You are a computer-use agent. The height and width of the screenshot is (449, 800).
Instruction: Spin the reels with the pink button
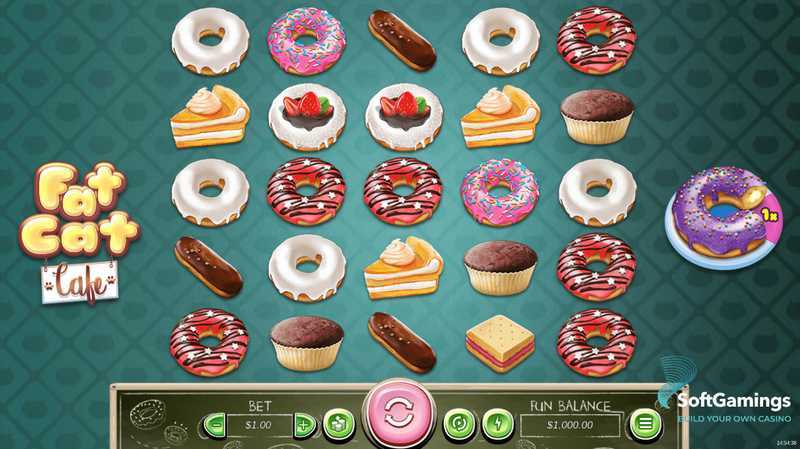click(x=397, y=416)
